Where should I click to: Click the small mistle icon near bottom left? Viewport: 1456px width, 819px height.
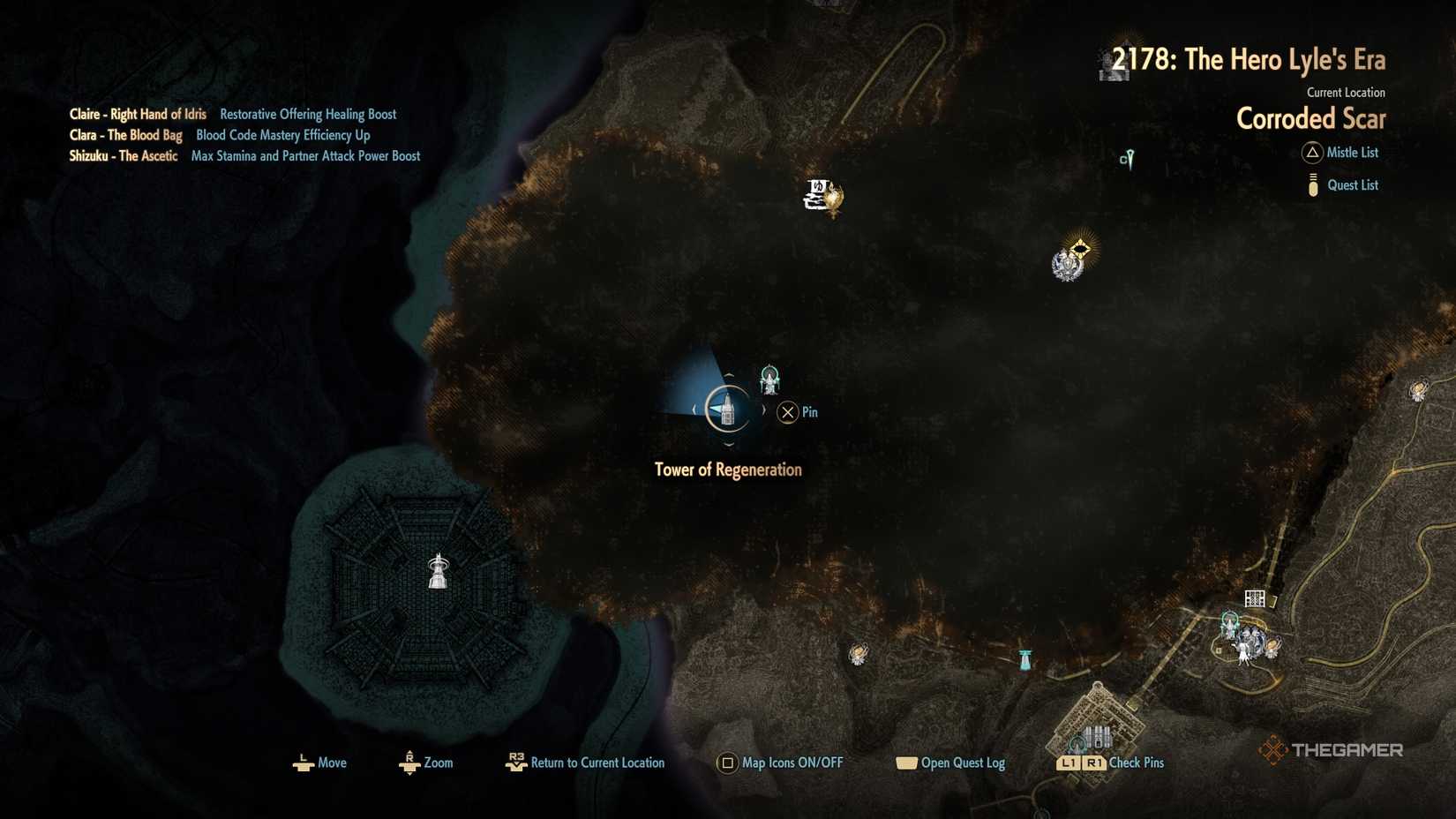pyautogui.click(x=857, y=653)
